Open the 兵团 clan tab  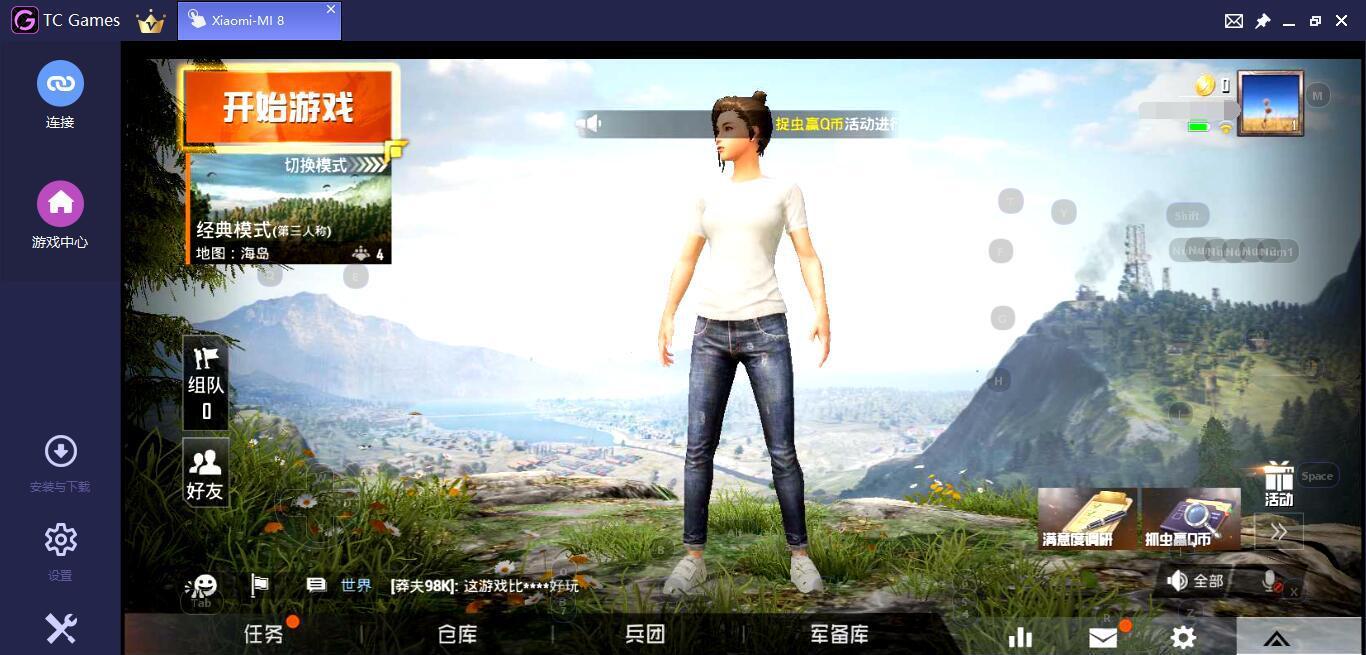click(645, 634)
